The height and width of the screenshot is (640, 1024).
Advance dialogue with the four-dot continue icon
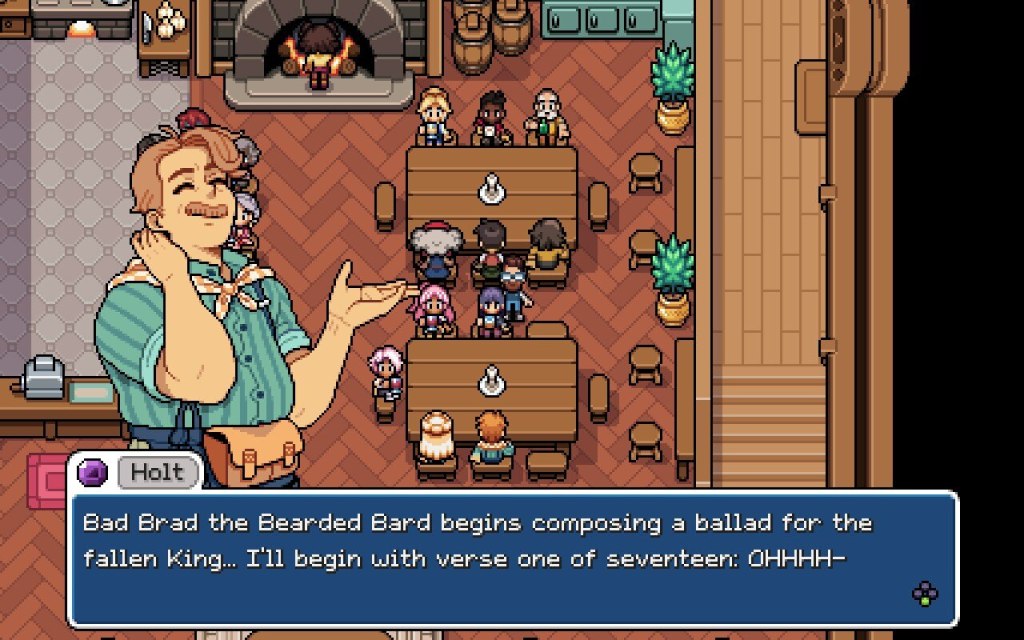(925, 595)
